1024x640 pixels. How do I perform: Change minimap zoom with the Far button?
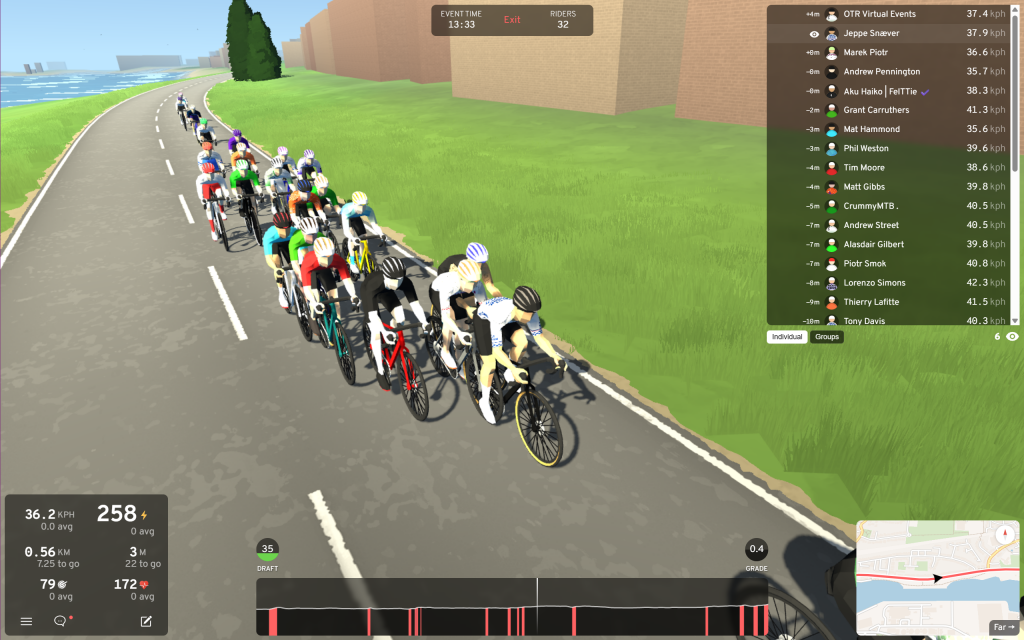point(1003,627)
